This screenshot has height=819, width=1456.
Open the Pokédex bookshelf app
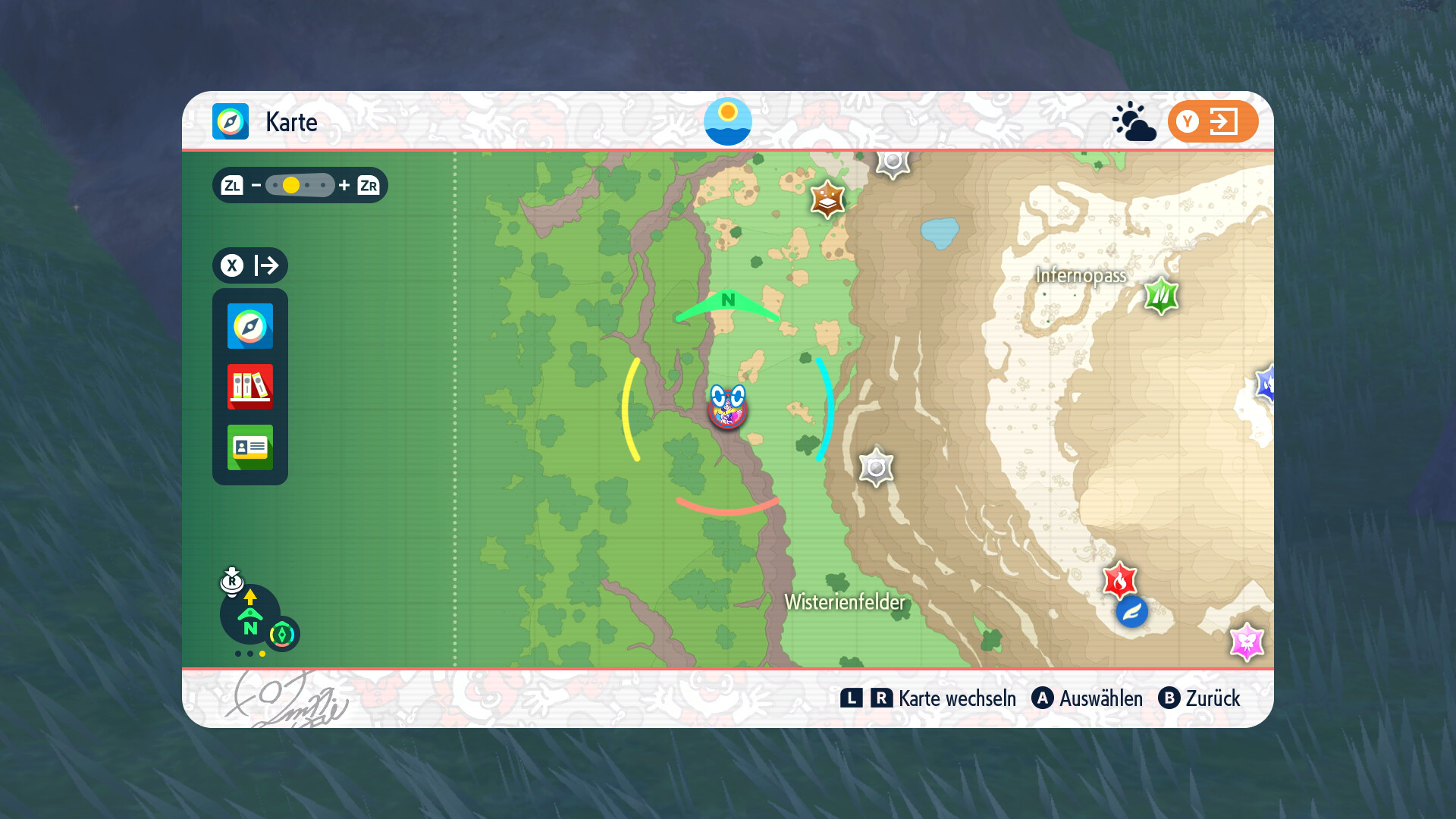click(249, 387)
